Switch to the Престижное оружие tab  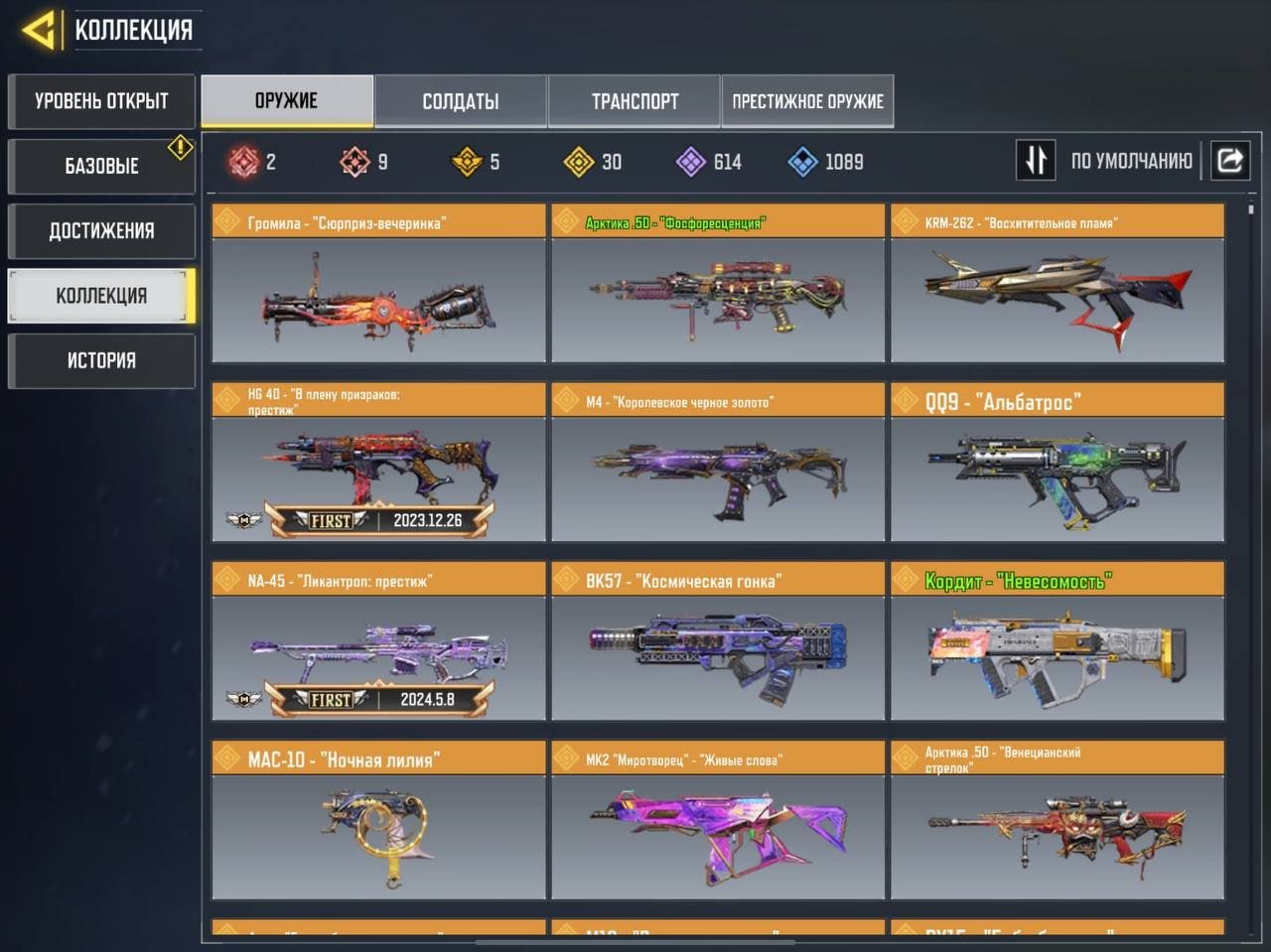[807, 101]
